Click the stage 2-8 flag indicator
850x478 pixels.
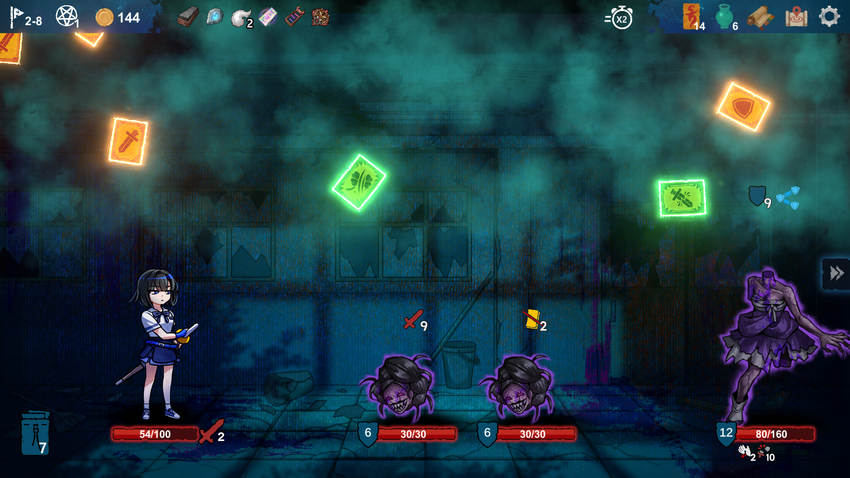pyautogui.click(x=26, y=17)
